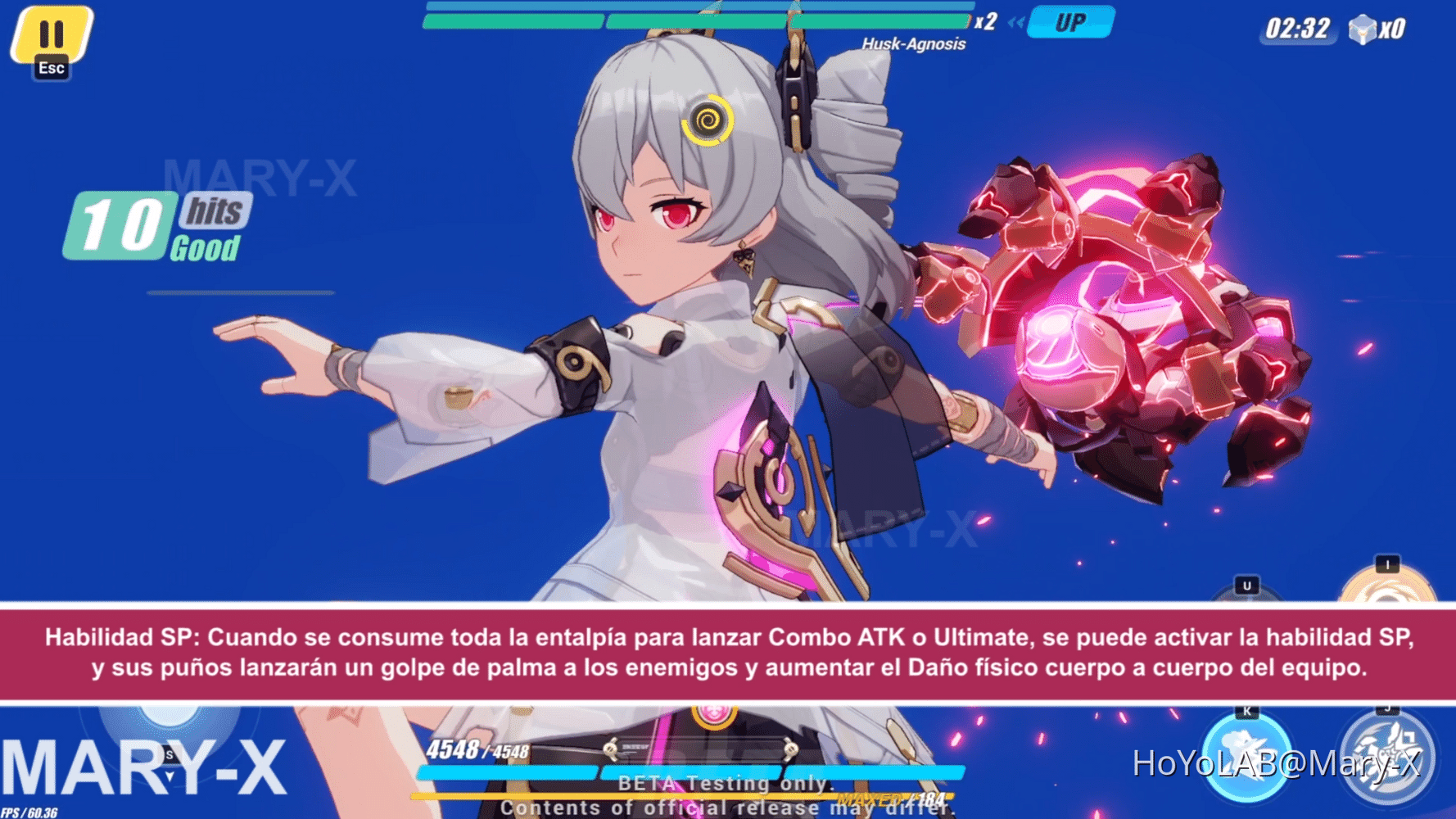
Task: Click the BETA Testing only notice
Action: pos(727,784)
